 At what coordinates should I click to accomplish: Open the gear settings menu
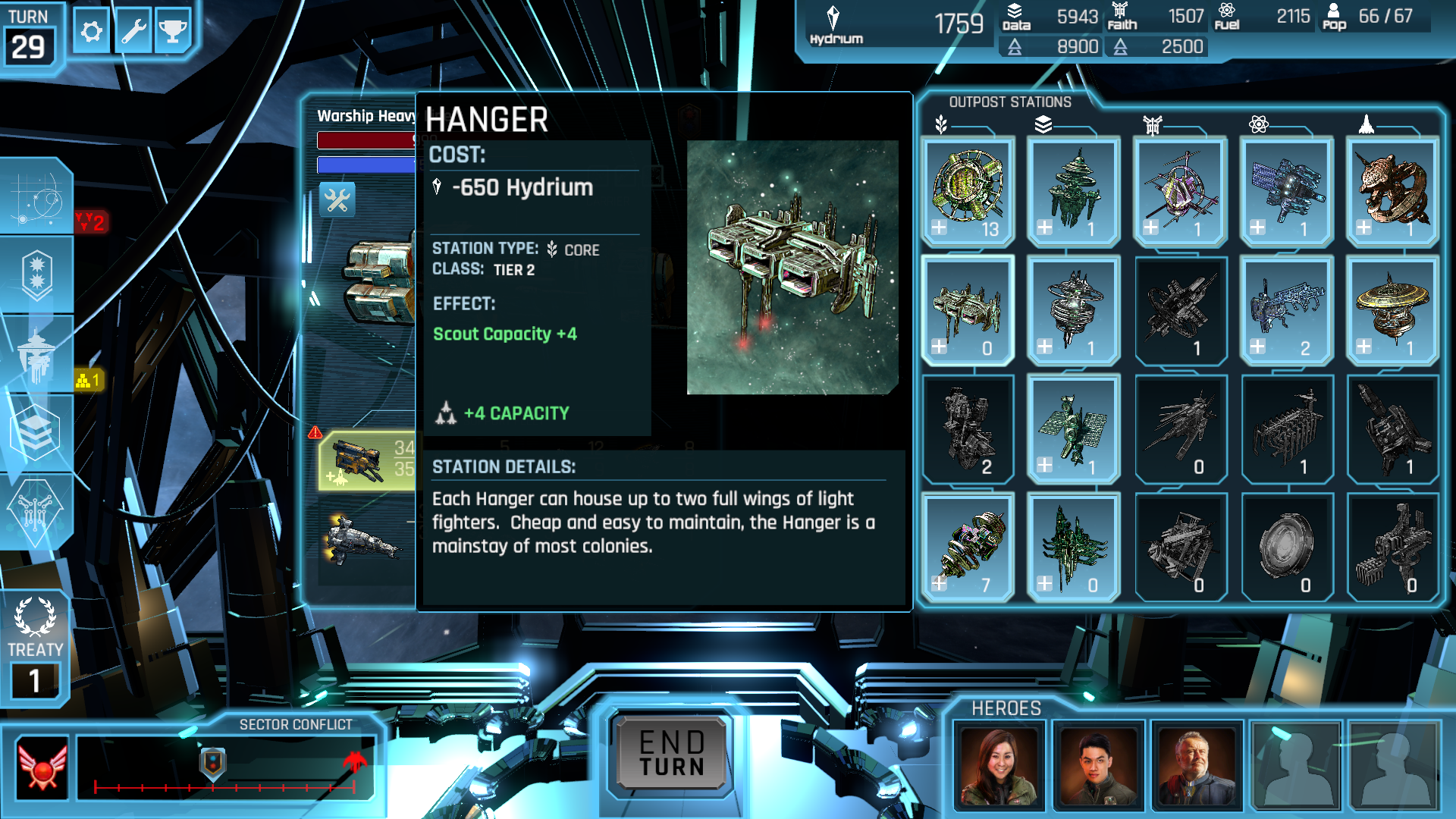92,32
